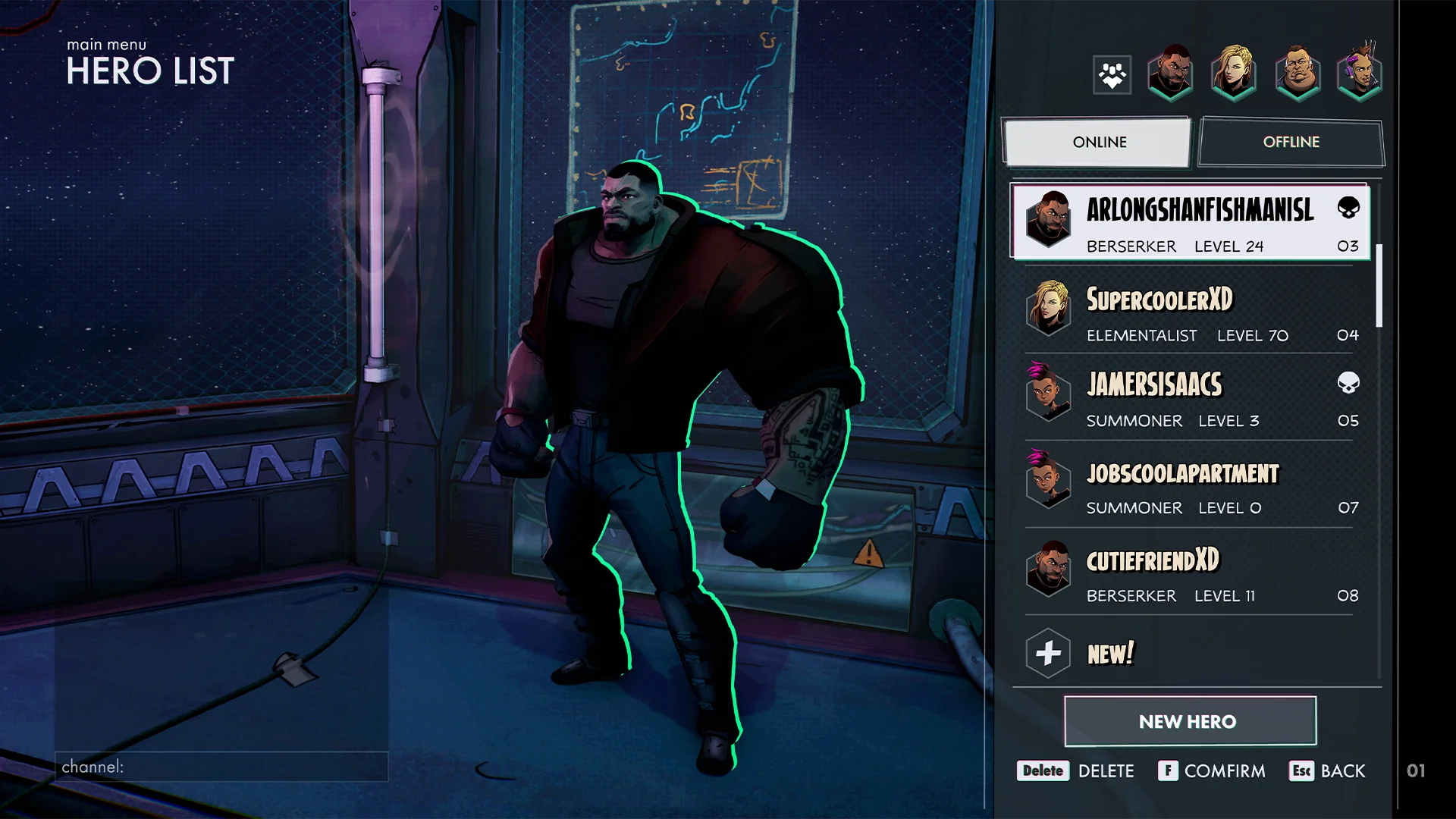Click the skull icon beside ARLONGSHANFISHMANISL

1349,207
